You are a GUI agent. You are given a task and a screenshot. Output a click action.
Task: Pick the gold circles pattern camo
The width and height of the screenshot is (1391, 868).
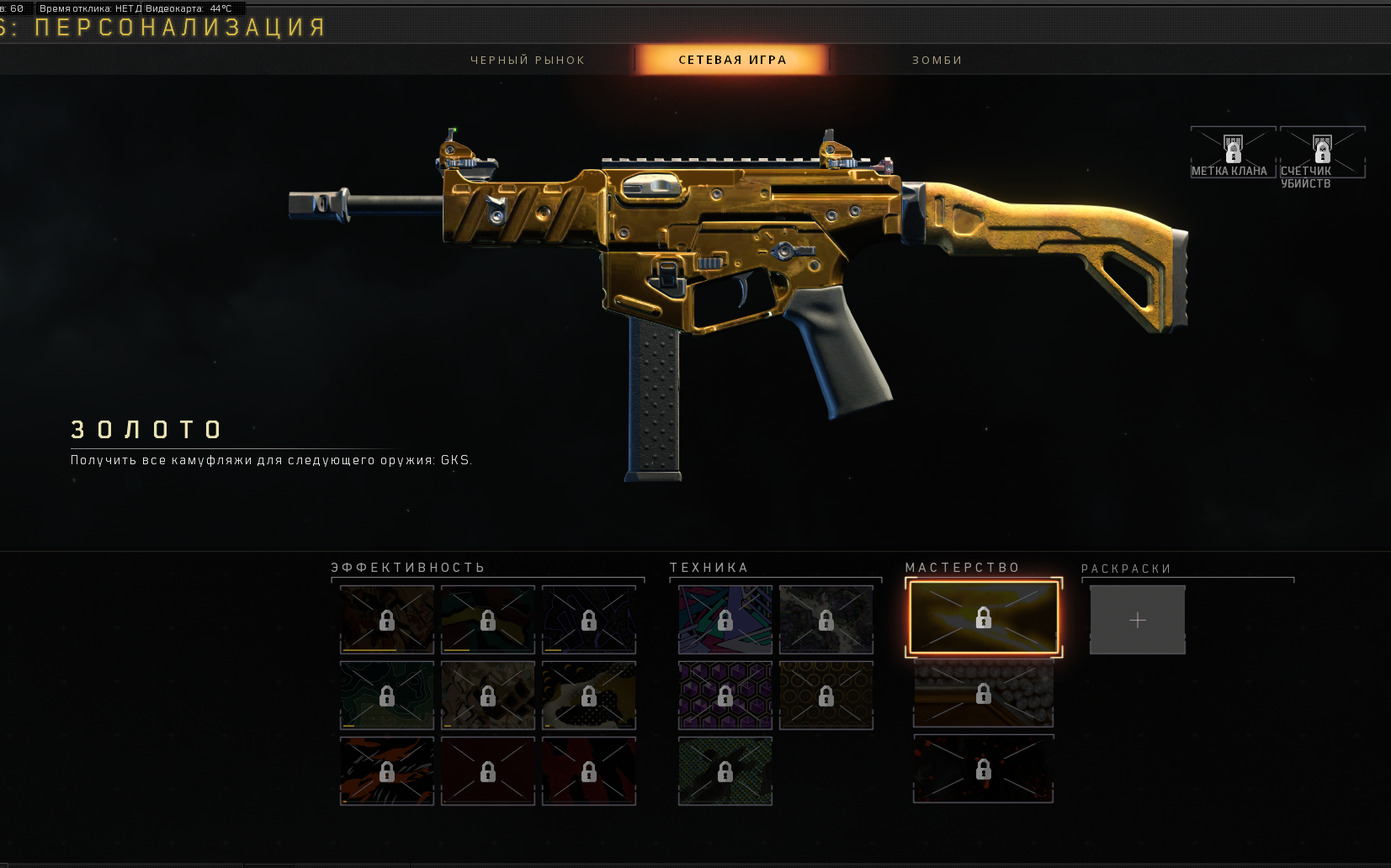pyautogui.click(x=826, y=696)
